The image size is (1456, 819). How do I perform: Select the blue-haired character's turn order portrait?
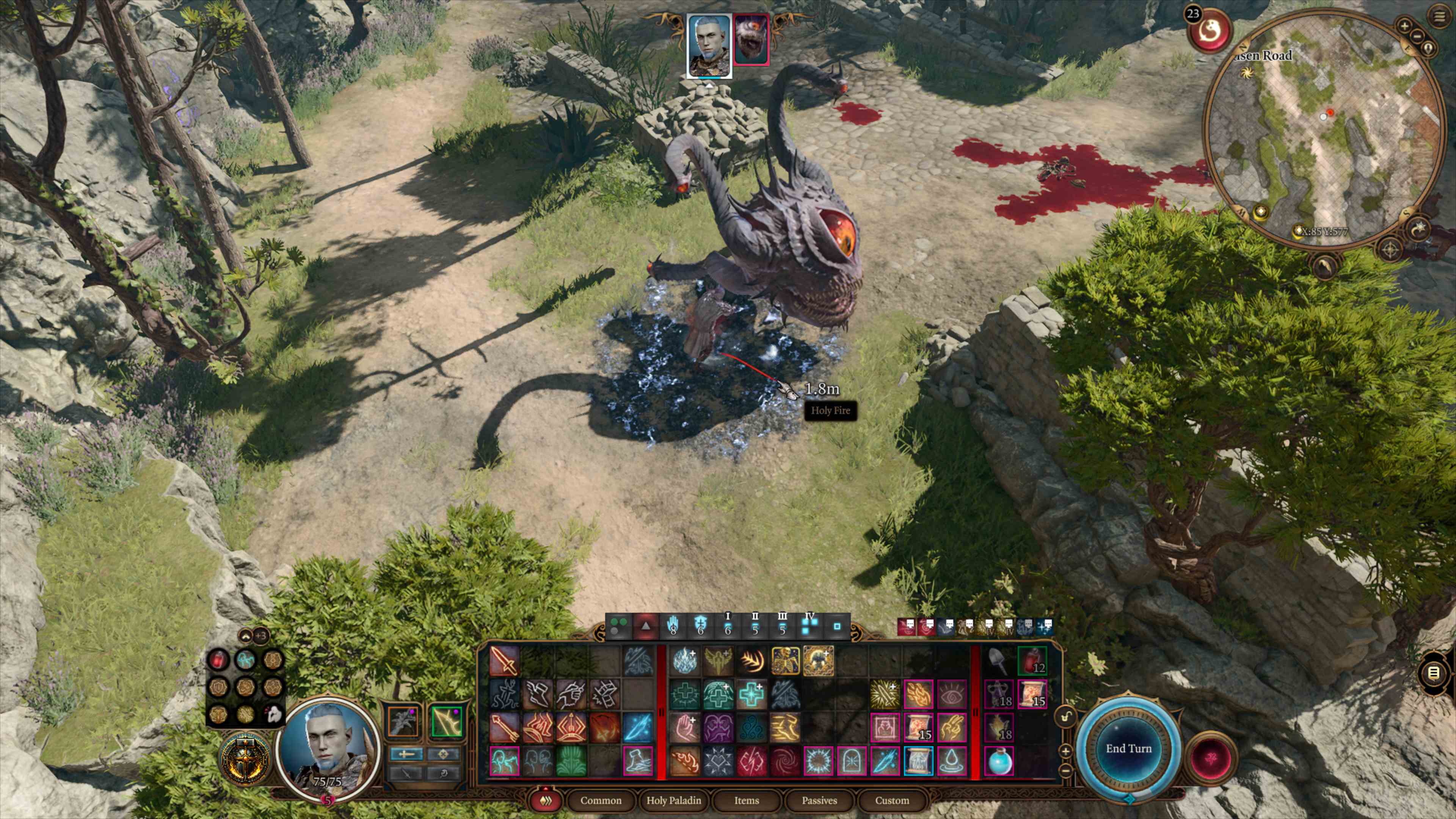pos(709,45)
